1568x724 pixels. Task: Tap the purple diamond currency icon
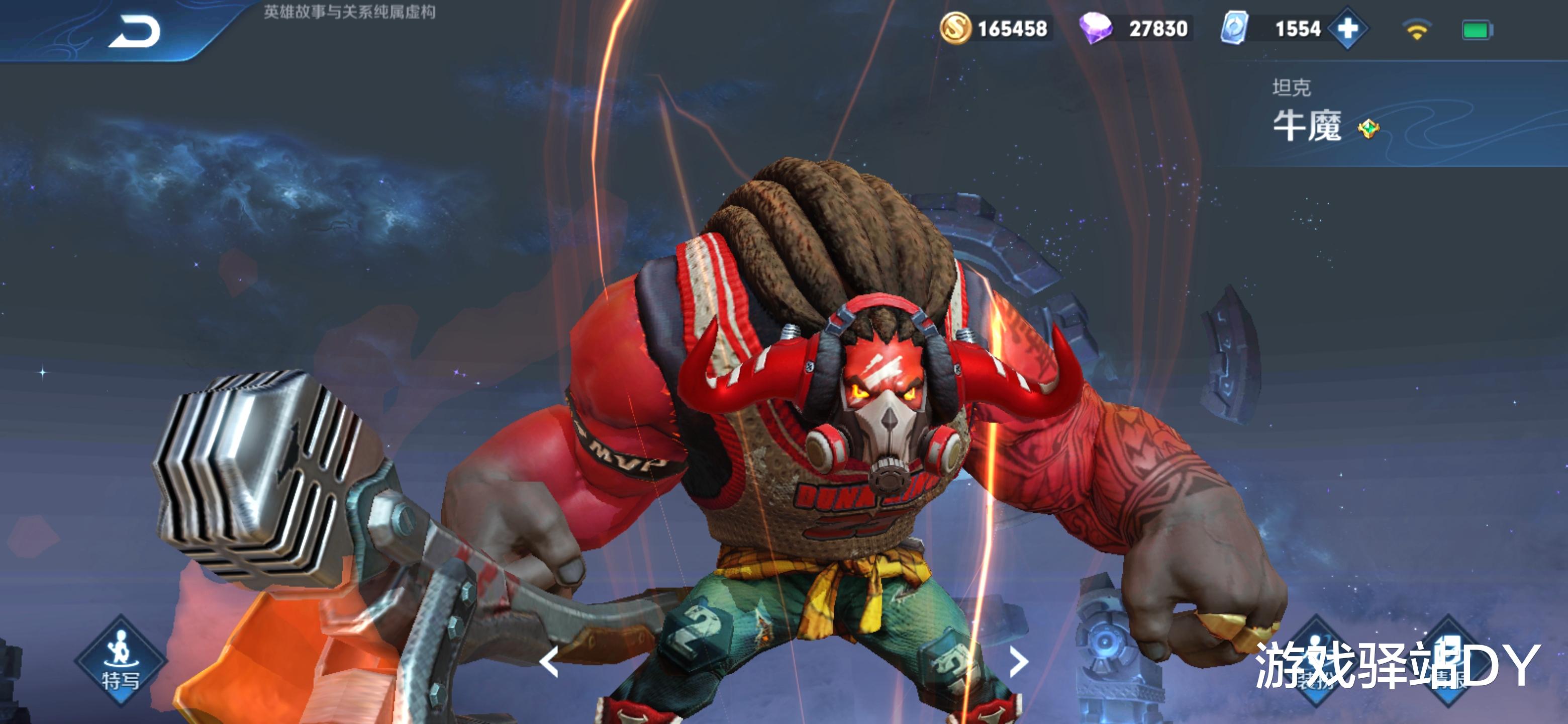pos(1095,29)
